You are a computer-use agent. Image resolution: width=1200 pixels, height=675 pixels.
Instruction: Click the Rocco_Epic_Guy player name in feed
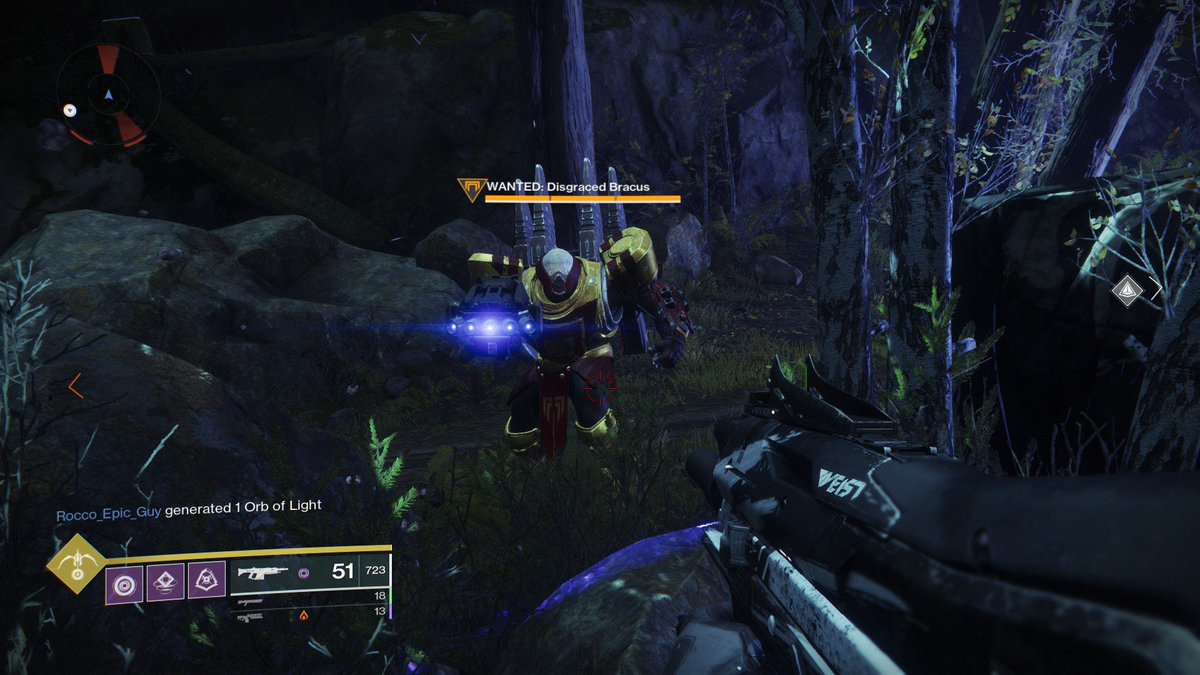click(x=108, y=506)
